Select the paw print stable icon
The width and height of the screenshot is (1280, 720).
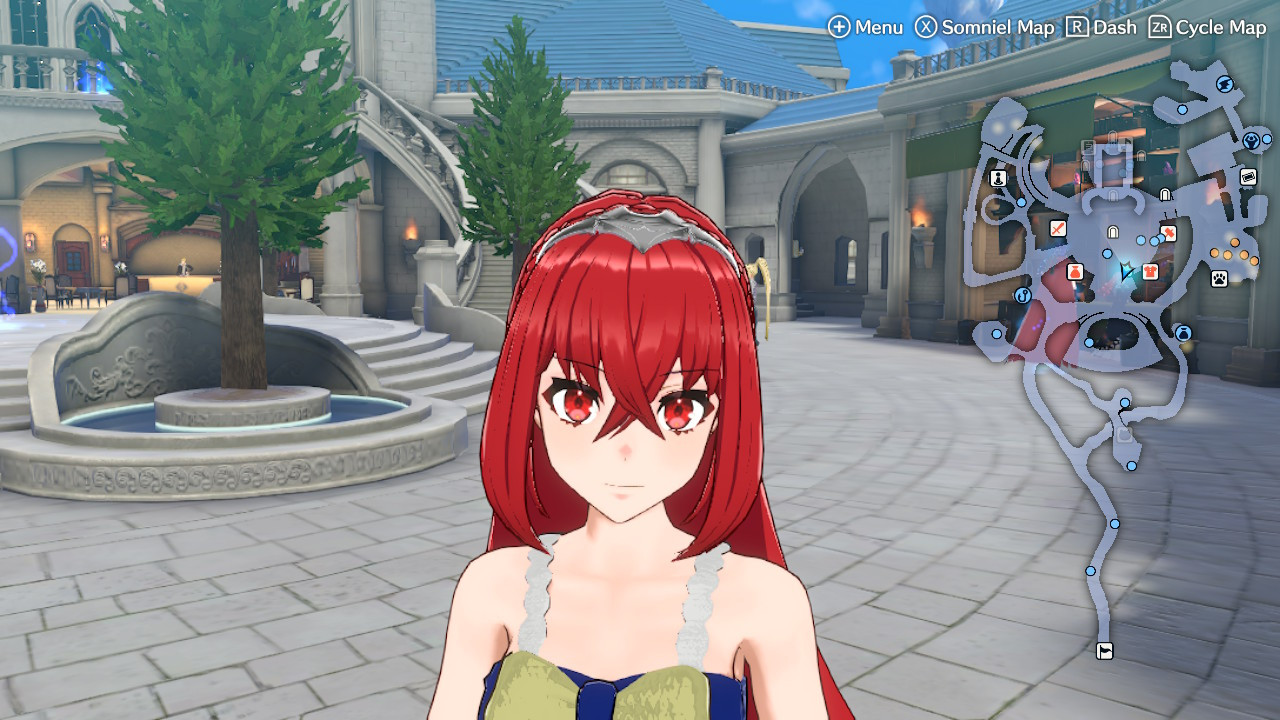pos(1219,278)
